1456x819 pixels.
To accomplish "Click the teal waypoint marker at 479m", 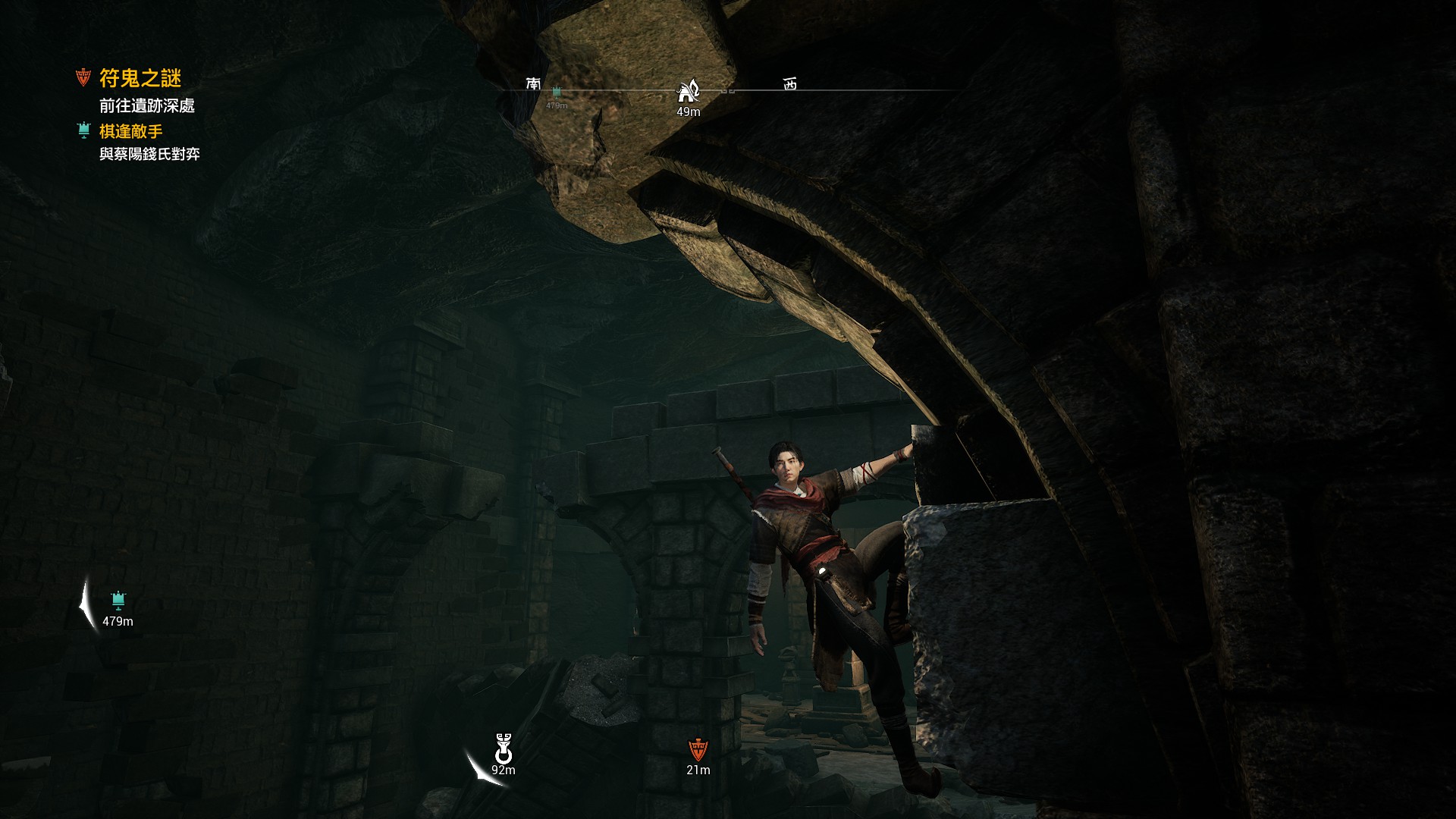I will point(118,601).
